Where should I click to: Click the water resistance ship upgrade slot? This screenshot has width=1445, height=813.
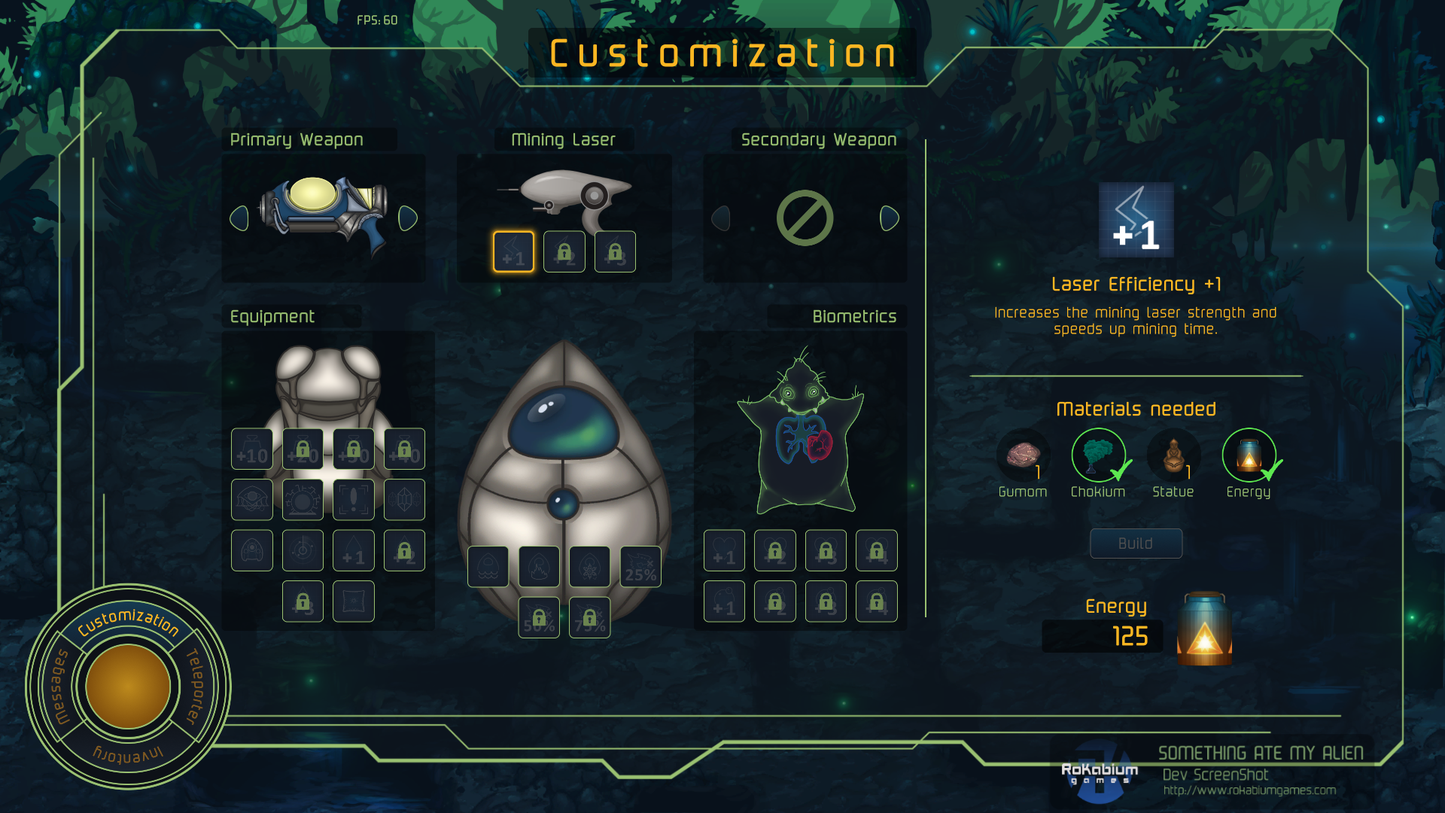point(488,567)
